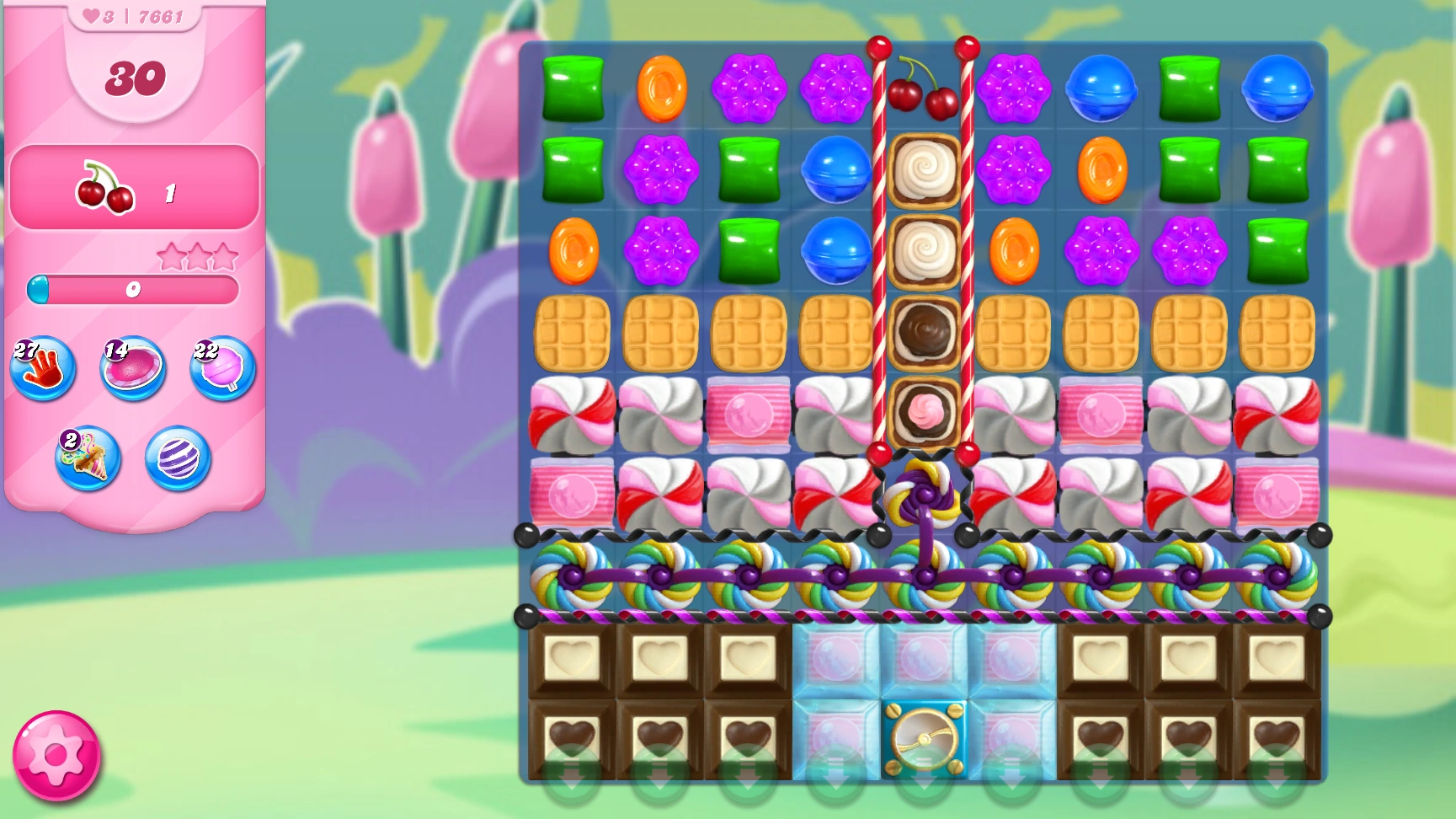
Task: Click the score progress bar showing 0
Action: point(133,289)
